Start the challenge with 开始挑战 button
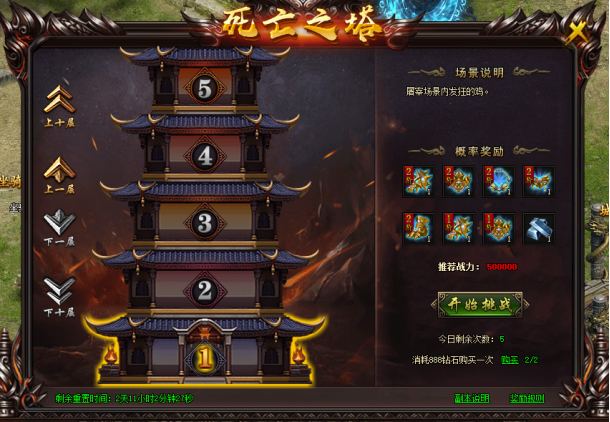610x422 pixels. click(480, 304)
